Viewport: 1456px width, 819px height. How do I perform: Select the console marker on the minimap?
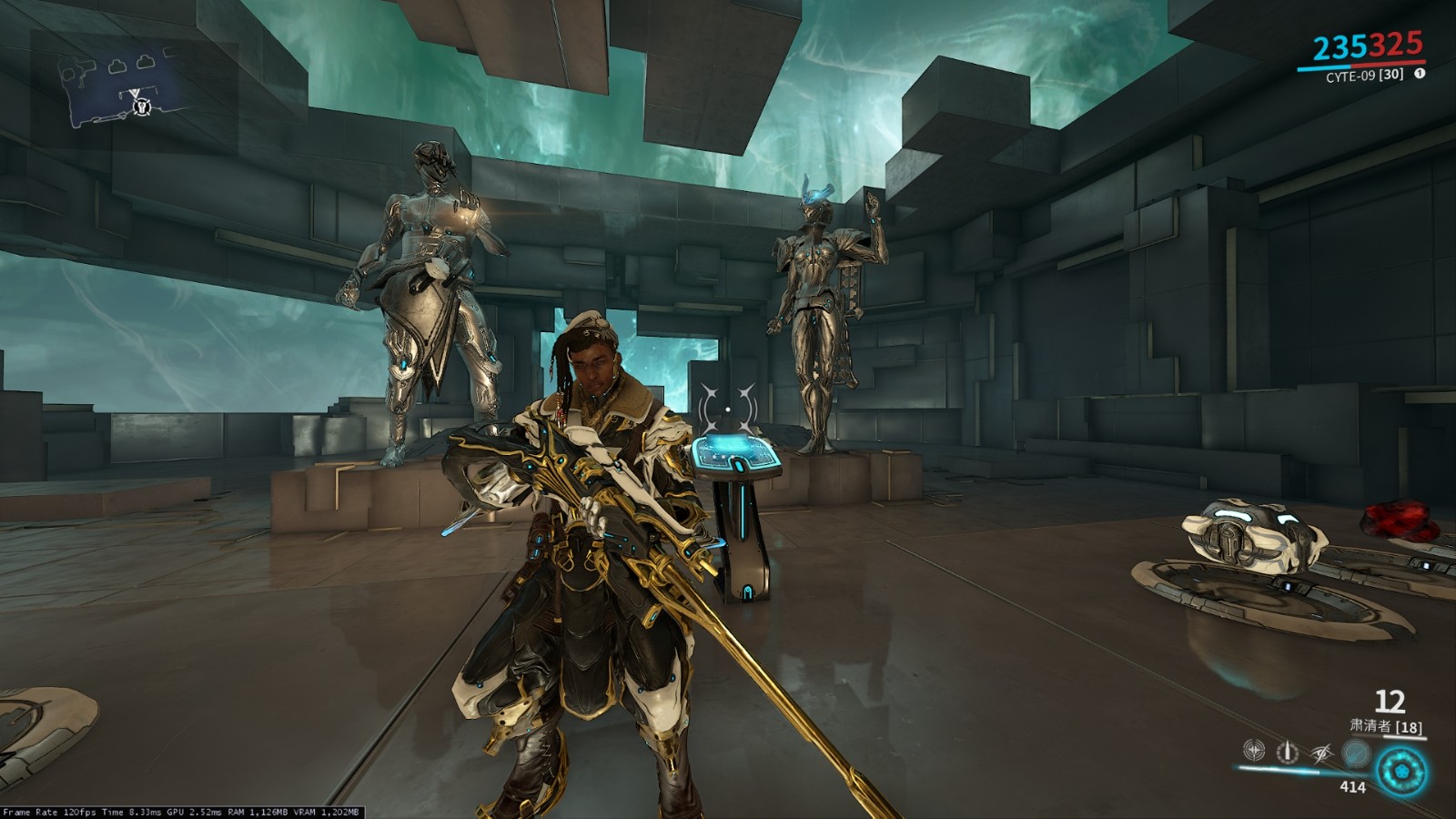pos(141,107)
